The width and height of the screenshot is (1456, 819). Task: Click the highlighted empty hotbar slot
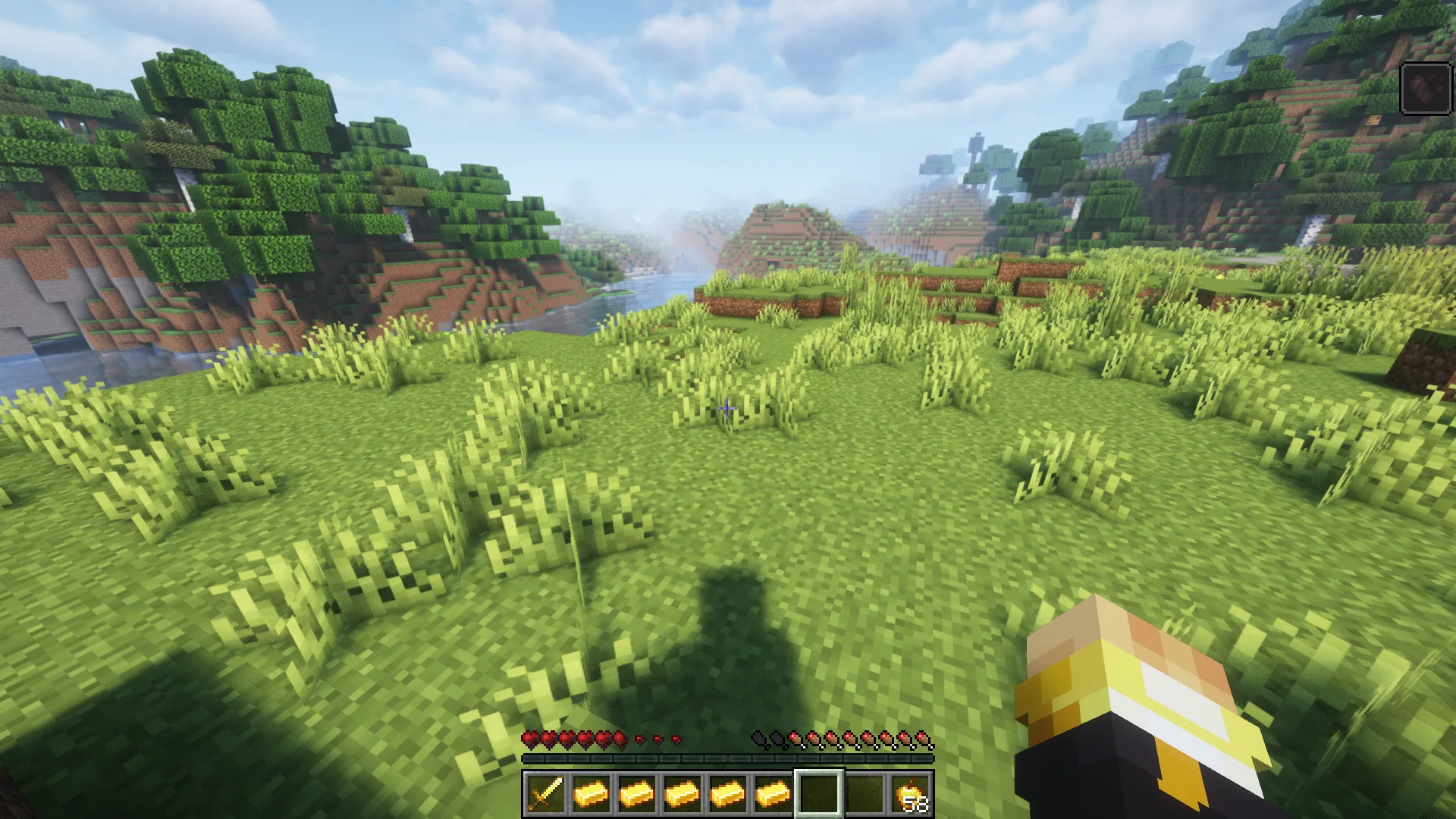pos(817,795)
